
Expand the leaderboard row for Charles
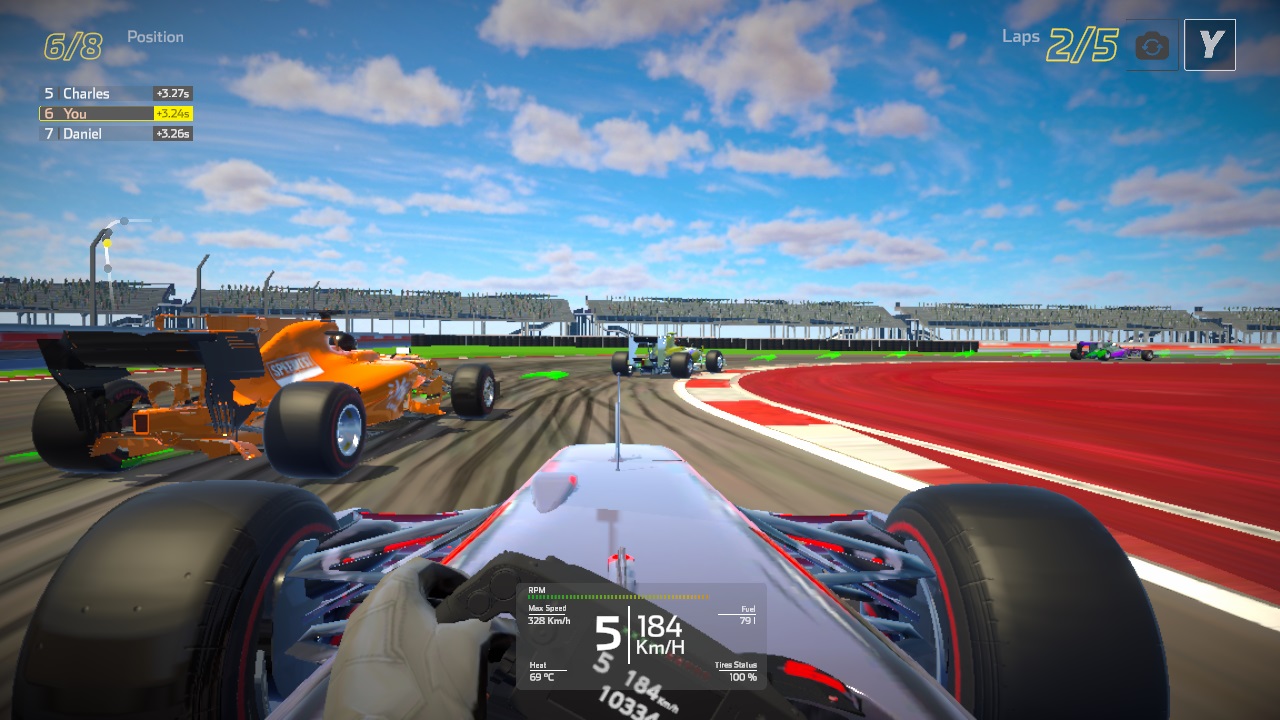click(x=96, y=93)
